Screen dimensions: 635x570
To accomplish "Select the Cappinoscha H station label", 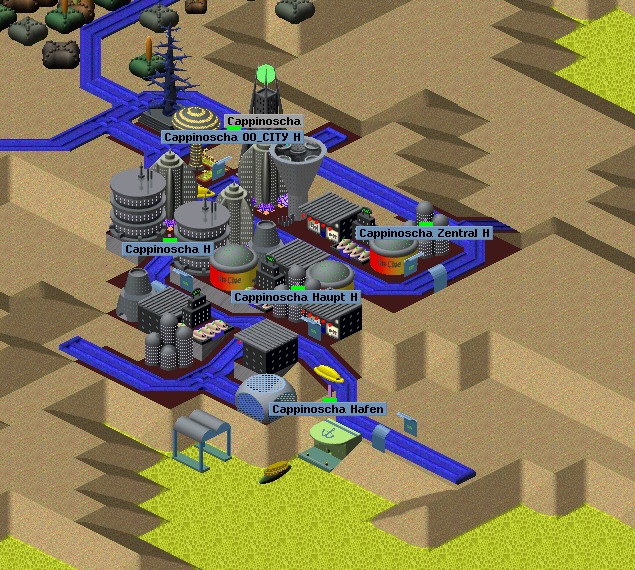I will point(168,248).
